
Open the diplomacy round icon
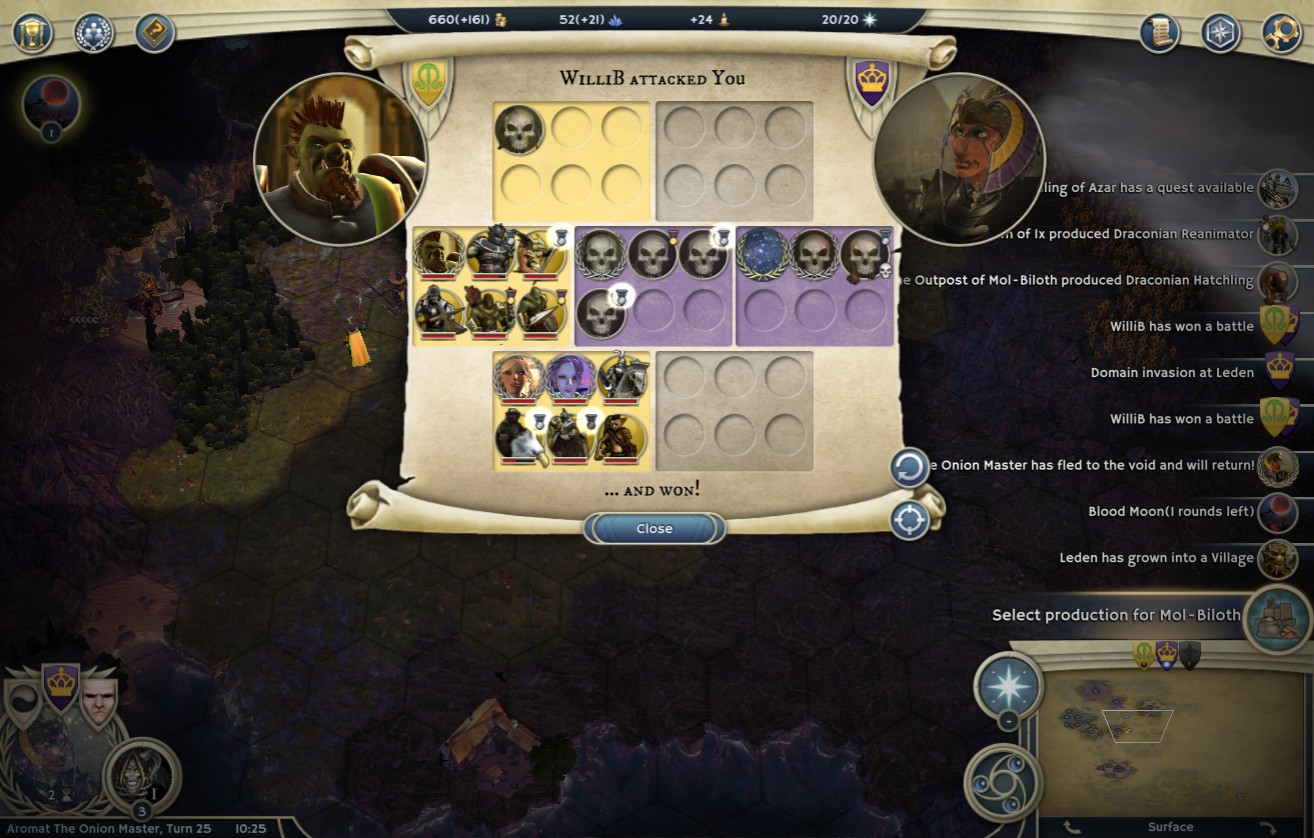pos(94,32)
